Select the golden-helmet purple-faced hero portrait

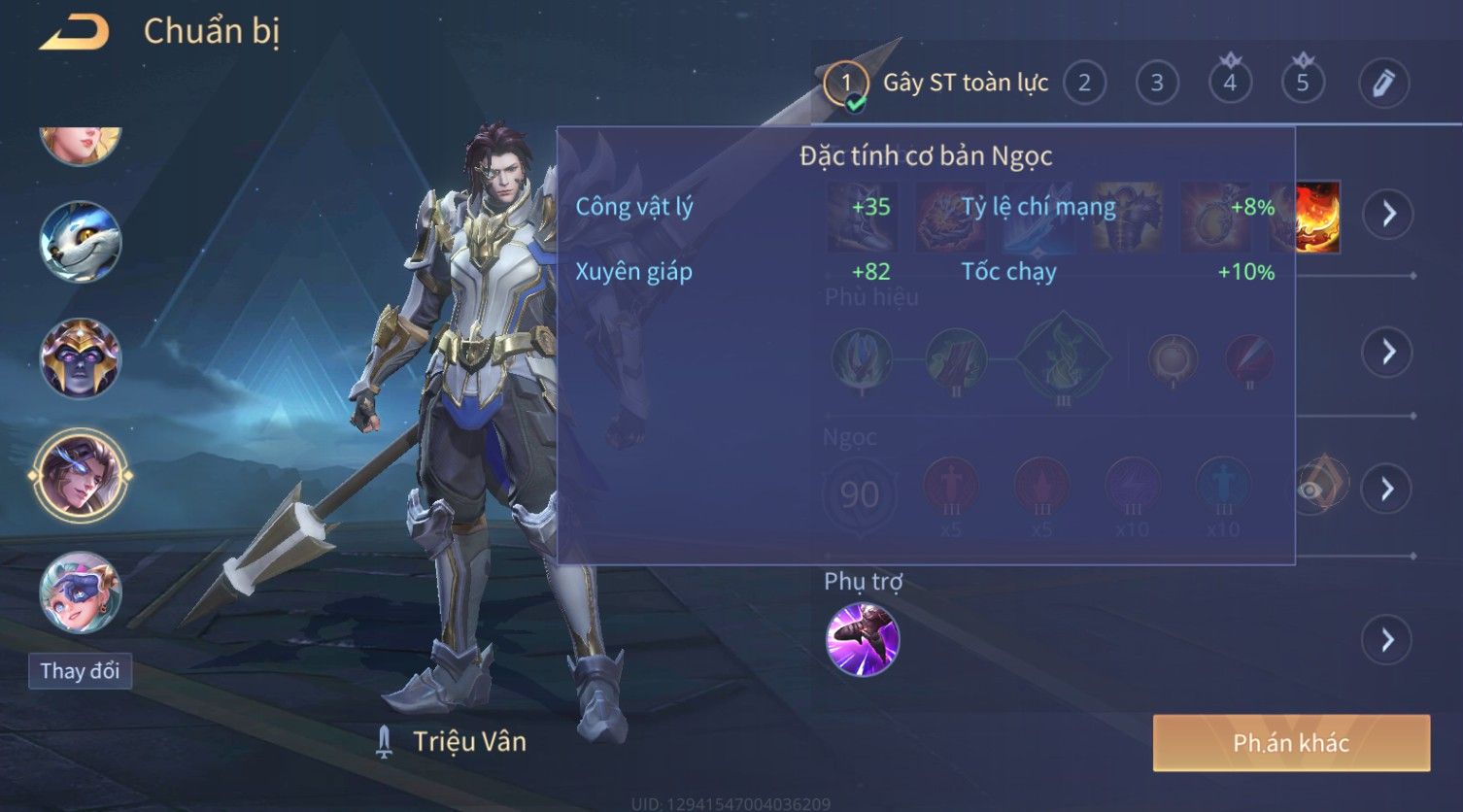tap(81, 358)
